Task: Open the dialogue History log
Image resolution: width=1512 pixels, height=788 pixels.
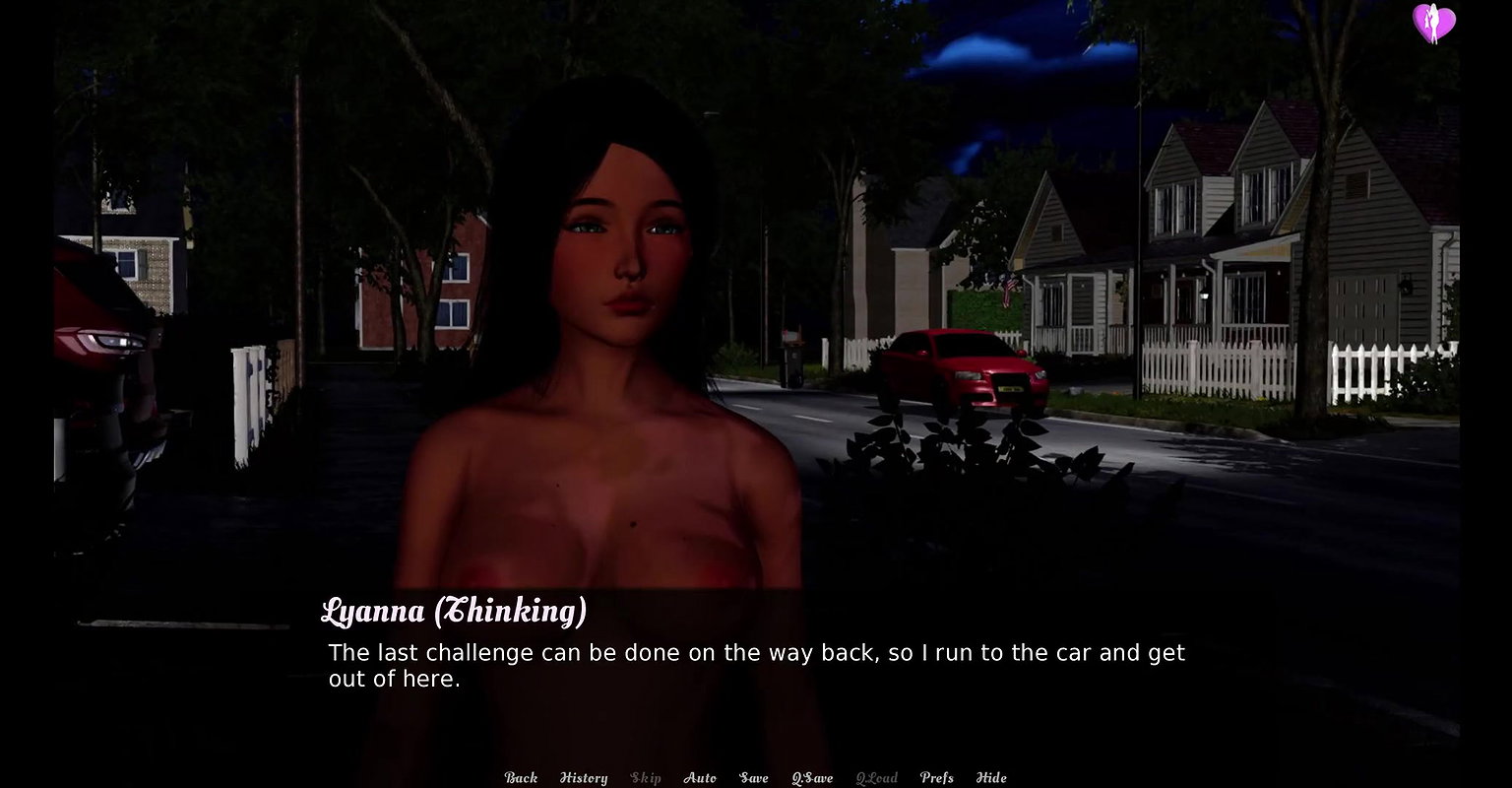Action: (584, 778)
